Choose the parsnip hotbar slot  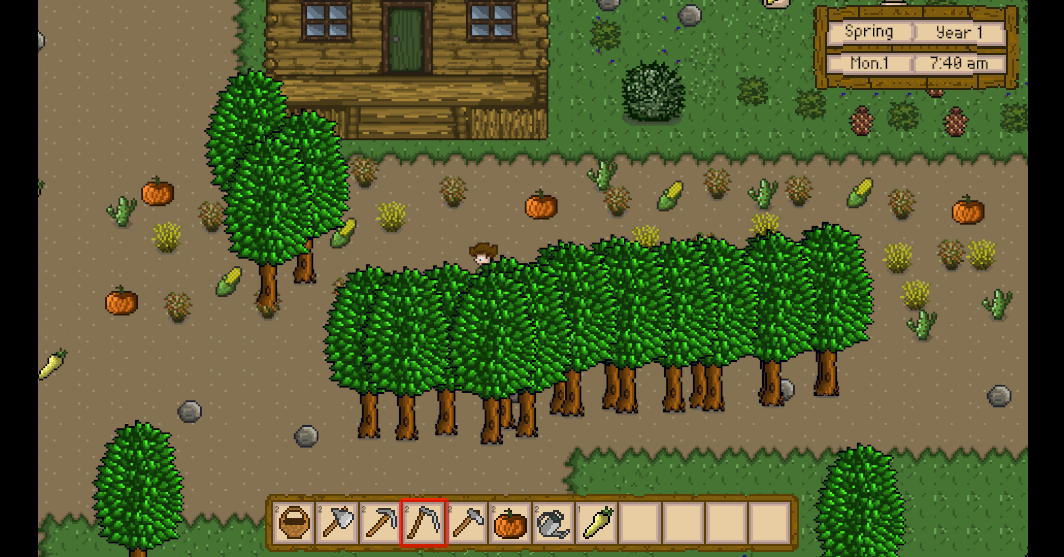597,523
